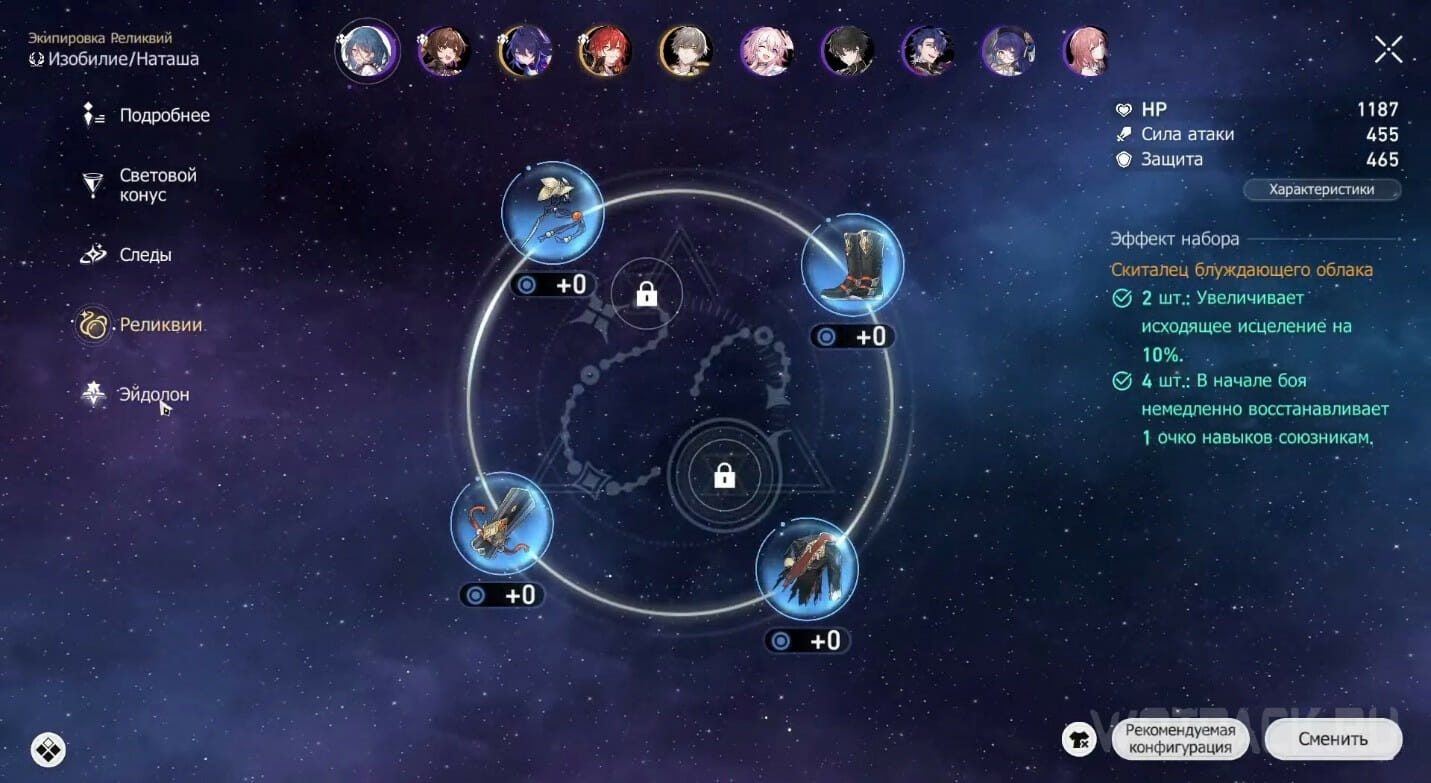The height and width of the screenshot is (783, 1431).
Task: Open the Подробнее details section
Action: [163, 116]
